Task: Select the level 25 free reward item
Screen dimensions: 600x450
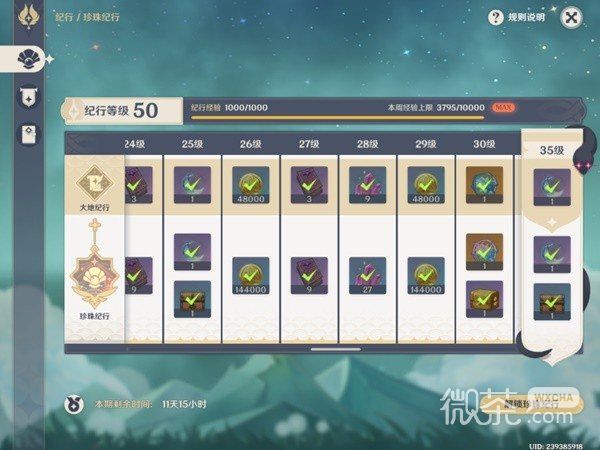Action: pos(192,186)
